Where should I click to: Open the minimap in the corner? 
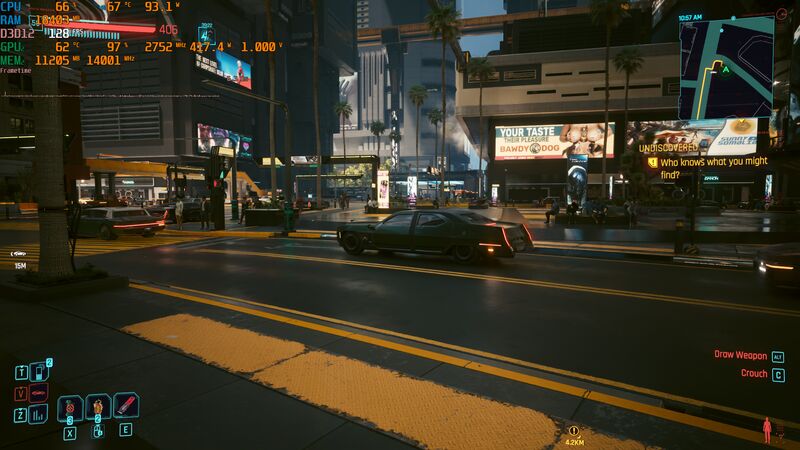[726, 67]
